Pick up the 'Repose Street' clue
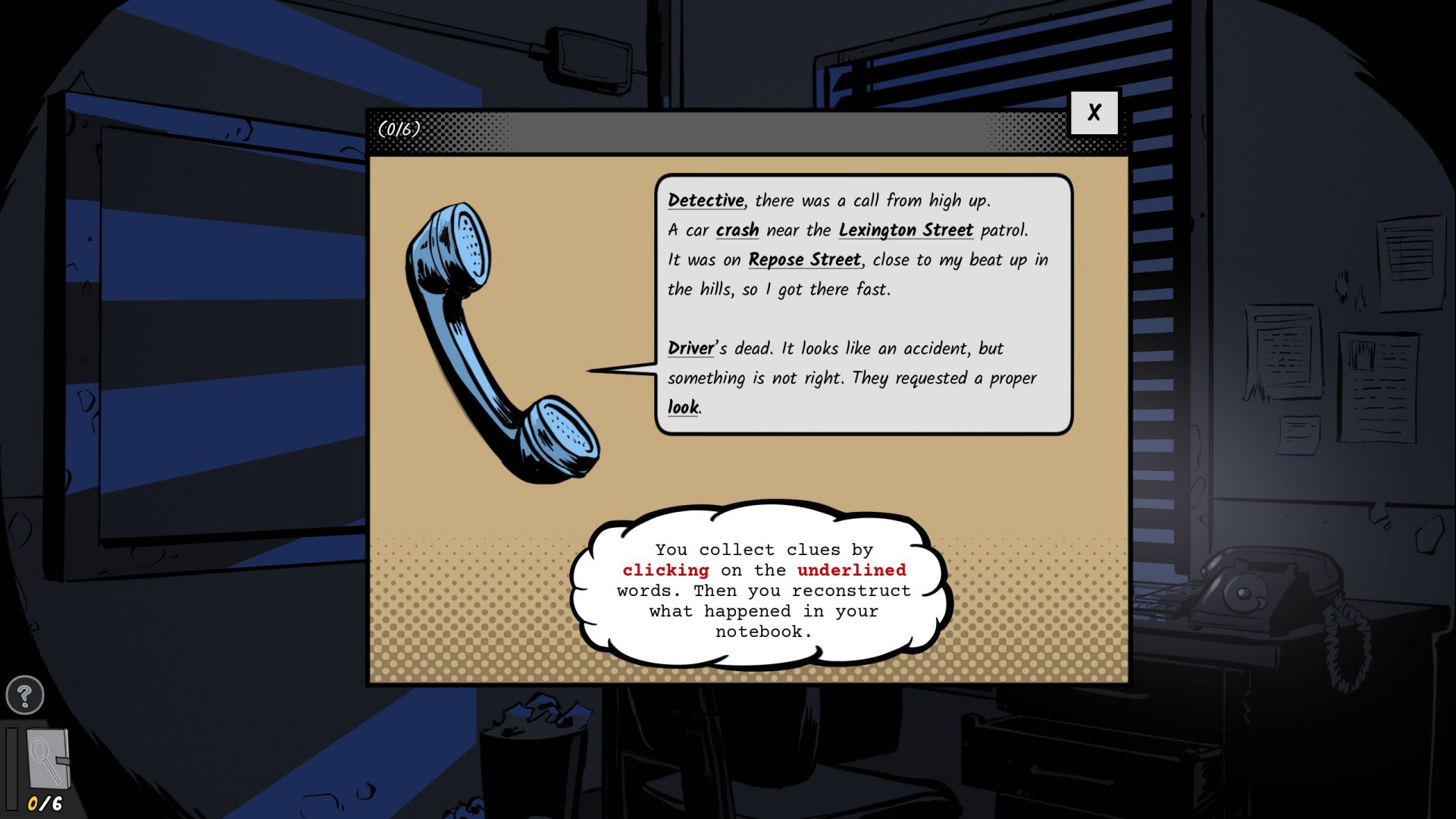 (x=804, y=259)
